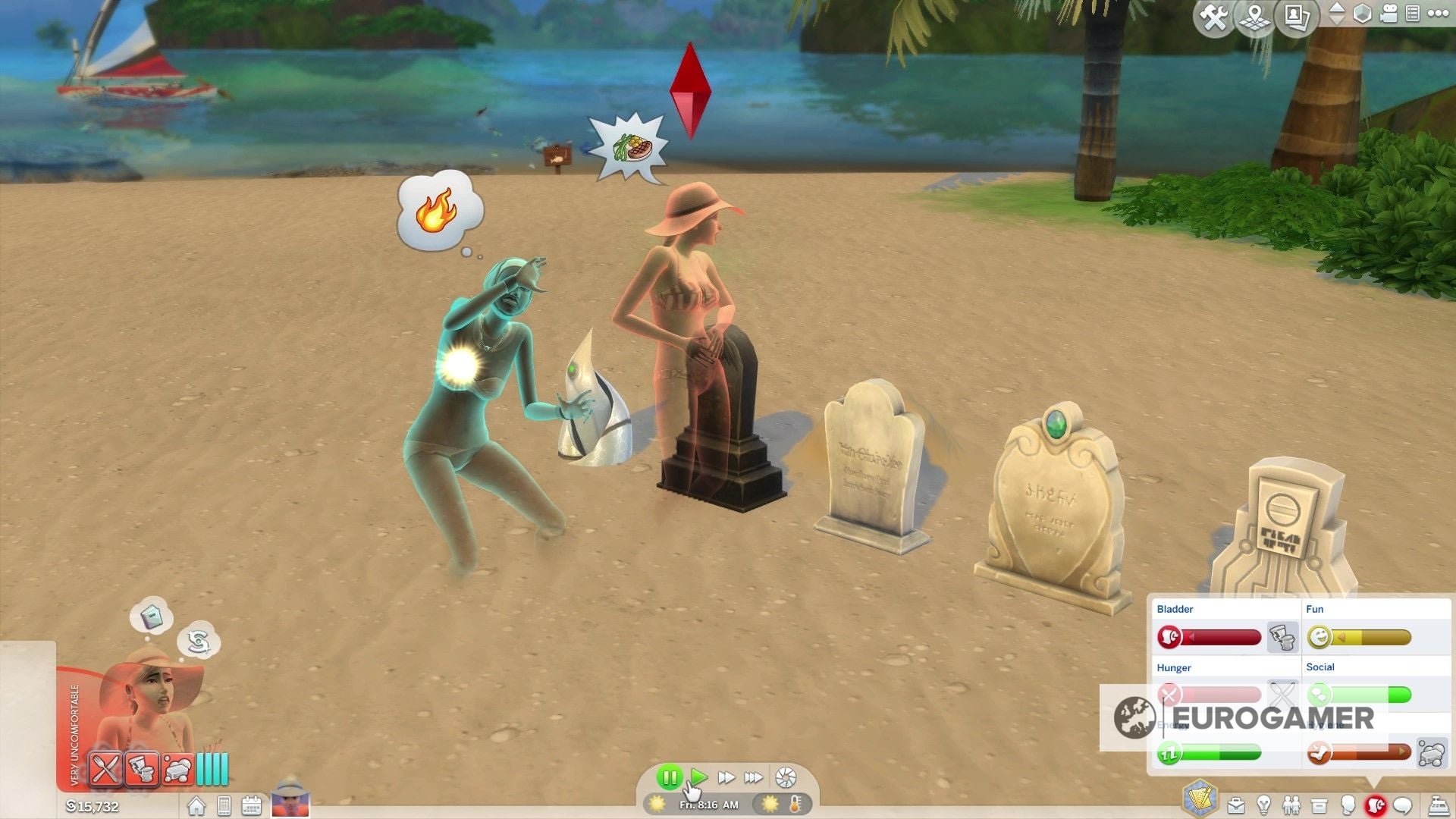Open the Skills cash register icon
This screenshot has height=819, width=1456.
click(1439, 805)
